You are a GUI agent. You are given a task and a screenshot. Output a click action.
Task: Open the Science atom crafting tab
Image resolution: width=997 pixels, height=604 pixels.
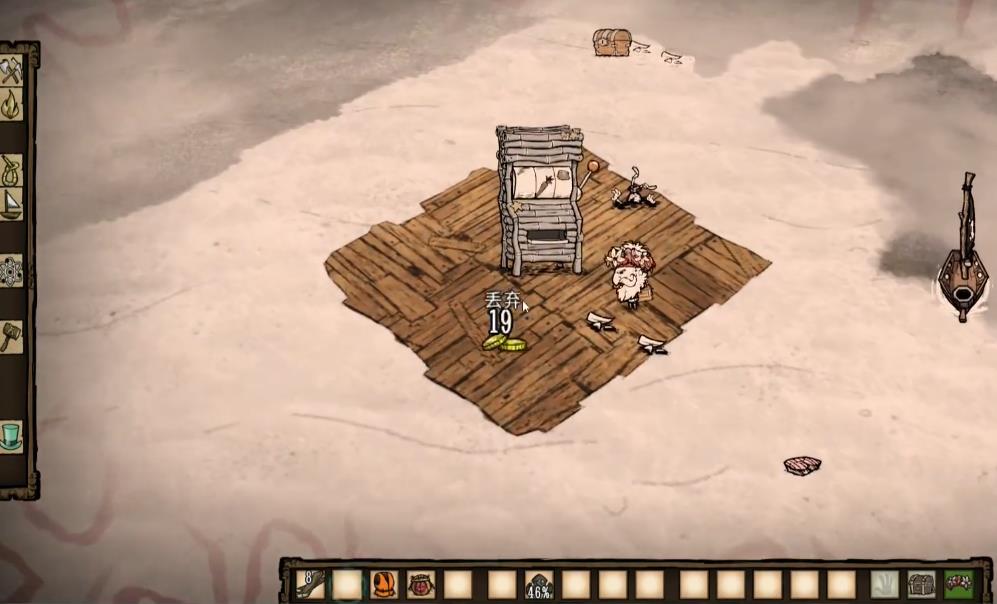(x=12, y=270)
